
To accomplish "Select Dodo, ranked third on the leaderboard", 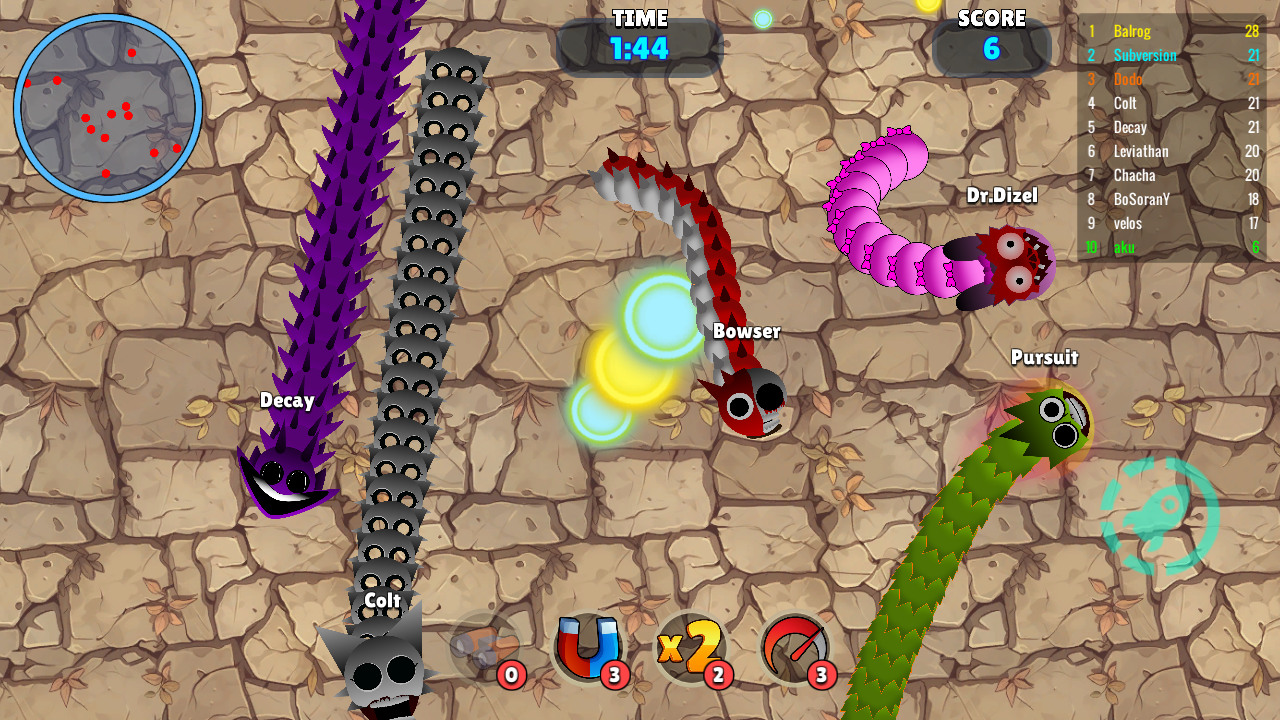I will pos(1128,79).
